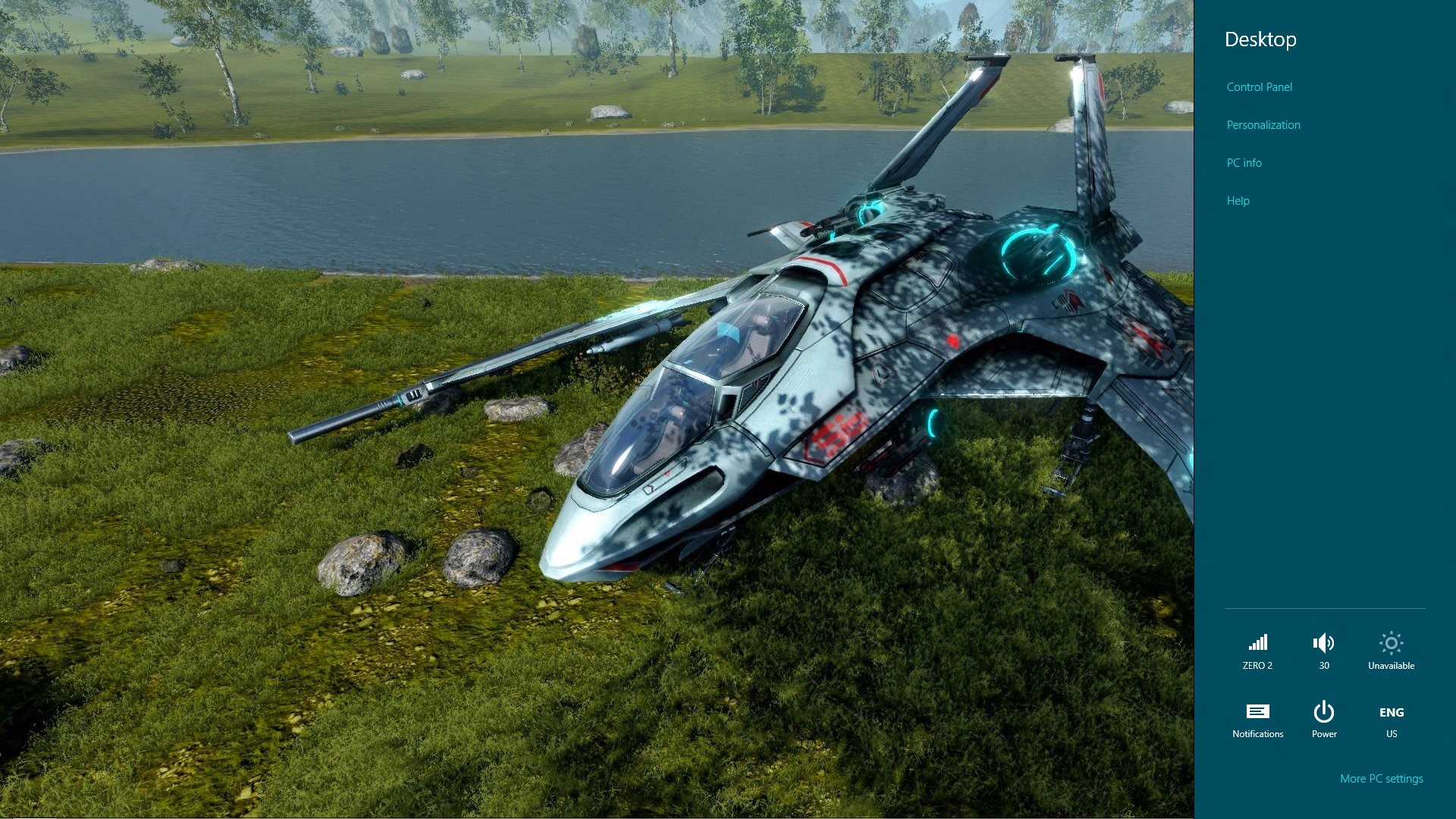Click the Power button icon
The height and width of the screenshot is (819, 1456).
pos(1323,713)
